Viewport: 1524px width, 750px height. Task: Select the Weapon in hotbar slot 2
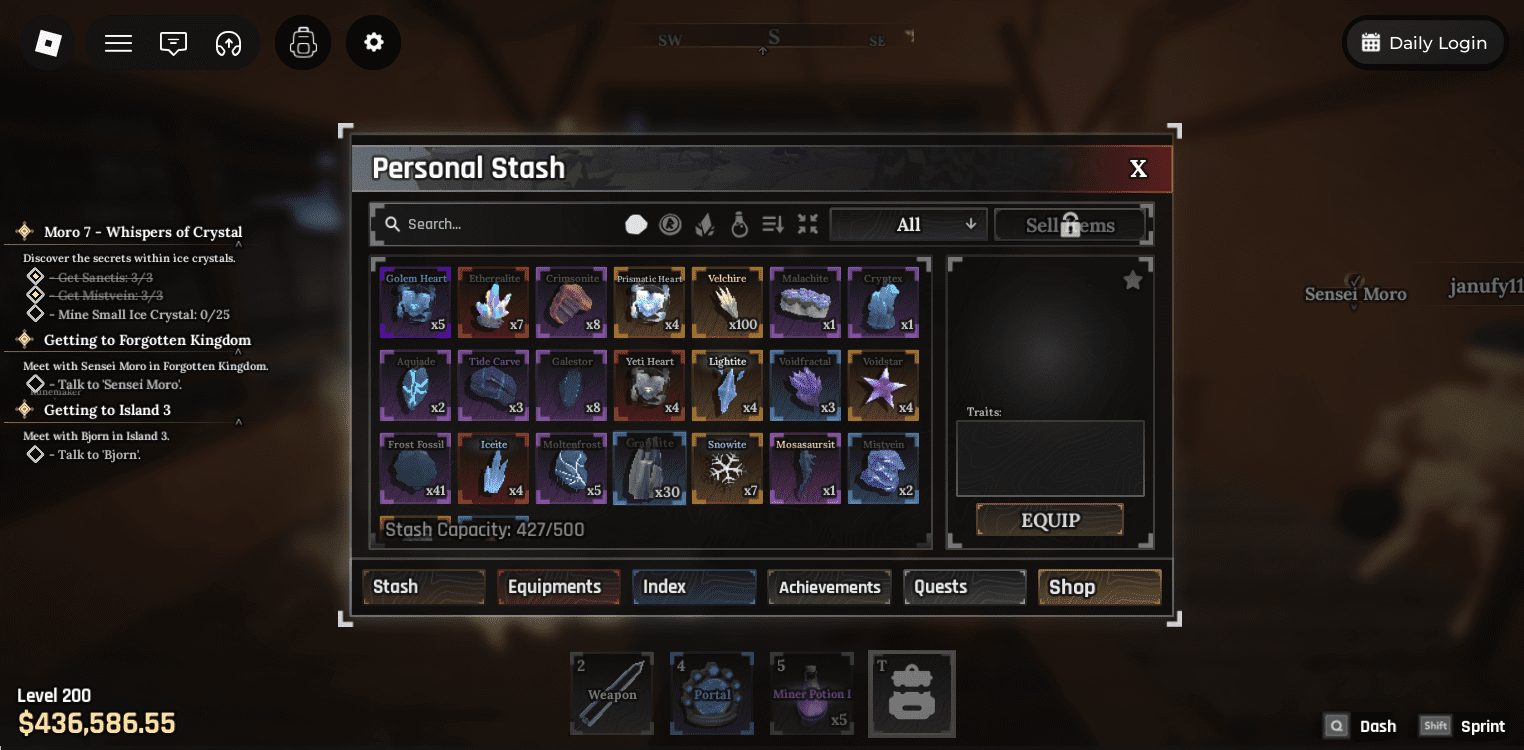point(611,693)
